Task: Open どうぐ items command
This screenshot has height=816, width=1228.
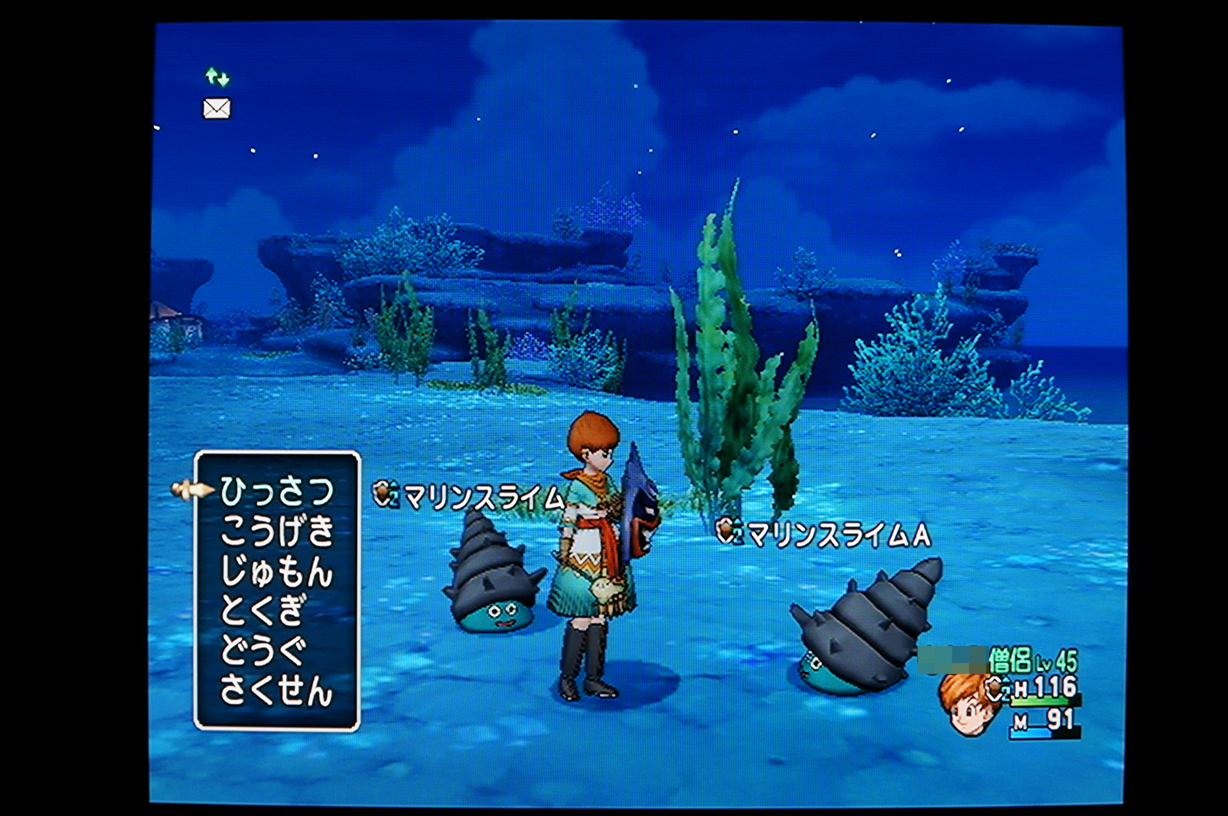Action: (262, 651)
